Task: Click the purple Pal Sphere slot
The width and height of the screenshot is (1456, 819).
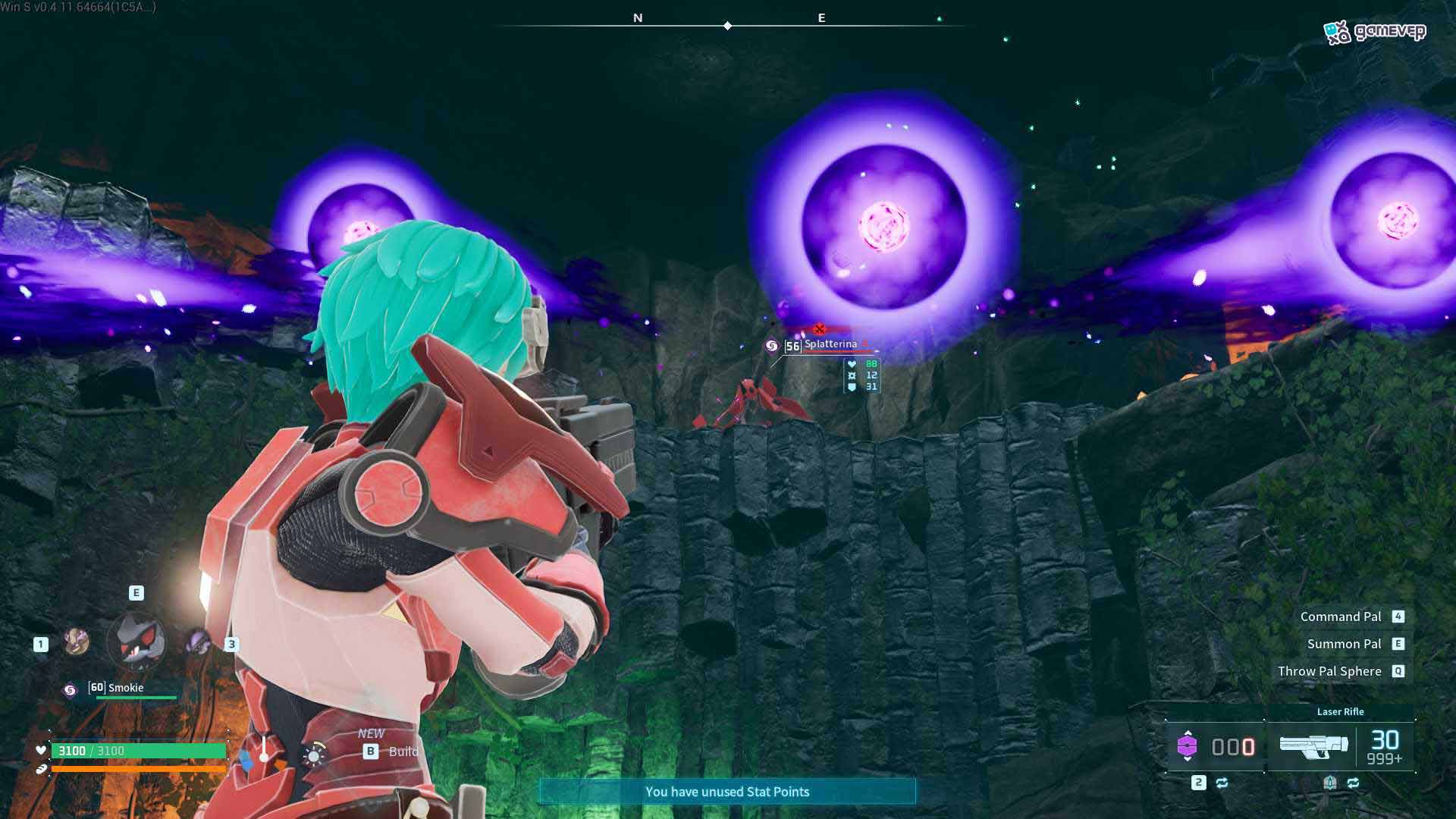Action: coord(1188,746)
